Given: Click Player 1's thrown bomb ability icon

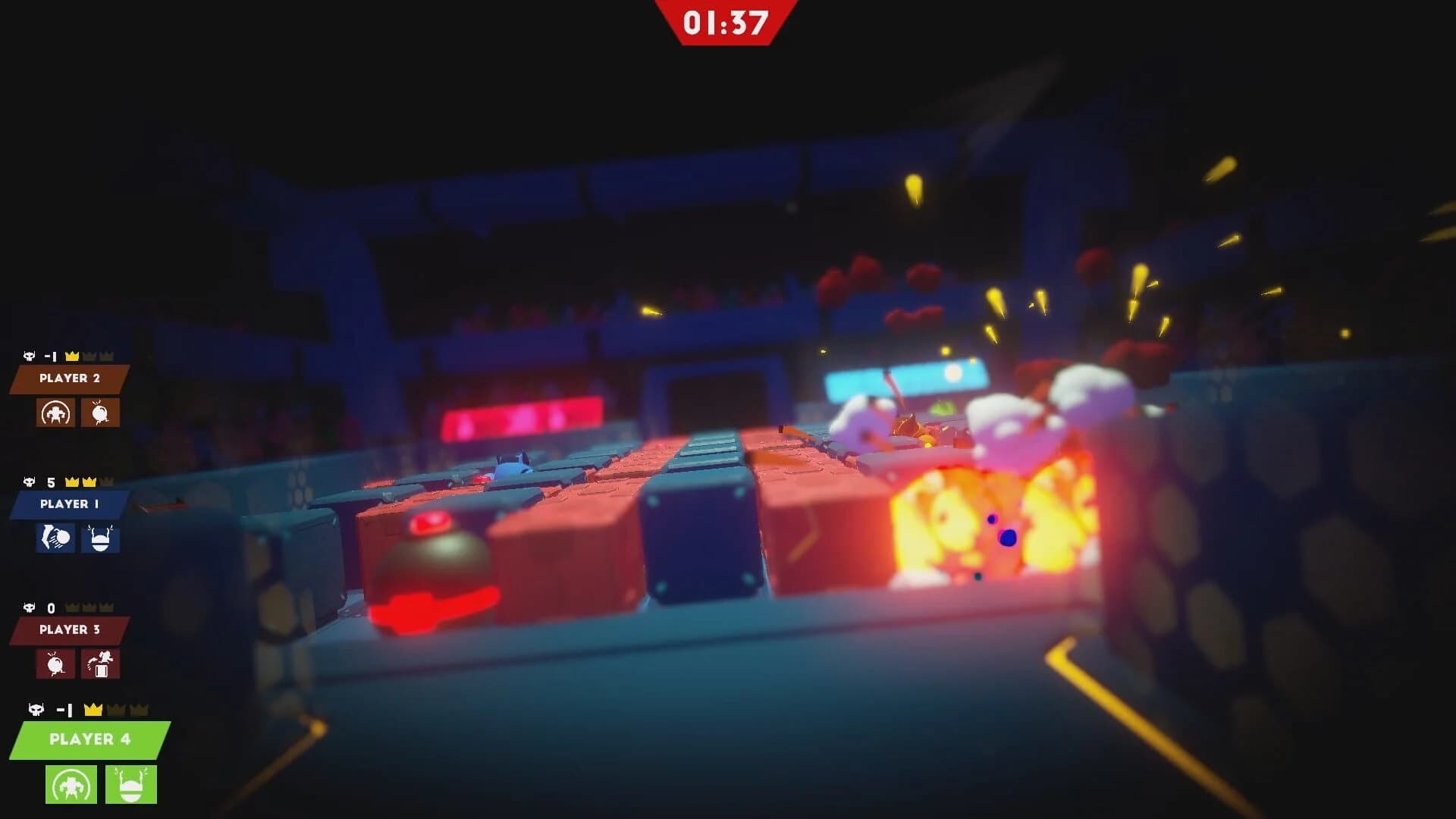Looking at the screenshot, I should tap(55, 540).
